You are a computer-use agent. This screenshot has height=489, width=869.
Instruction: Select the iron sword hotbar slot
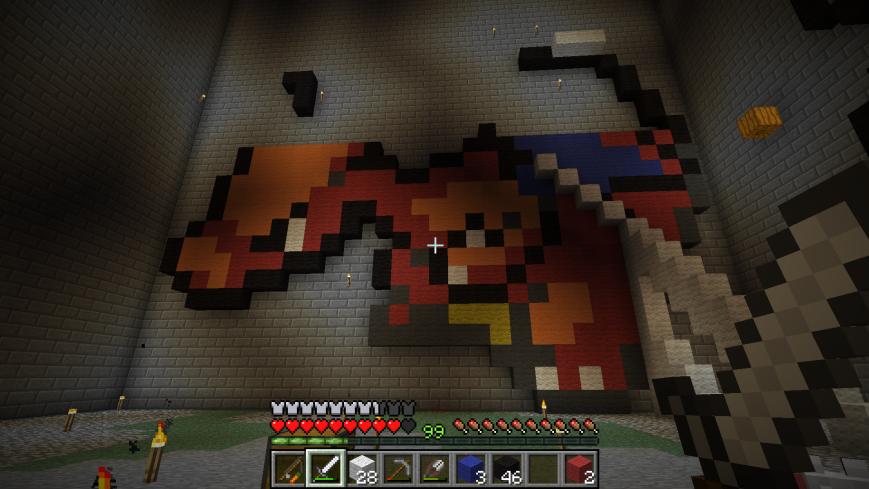326,467
